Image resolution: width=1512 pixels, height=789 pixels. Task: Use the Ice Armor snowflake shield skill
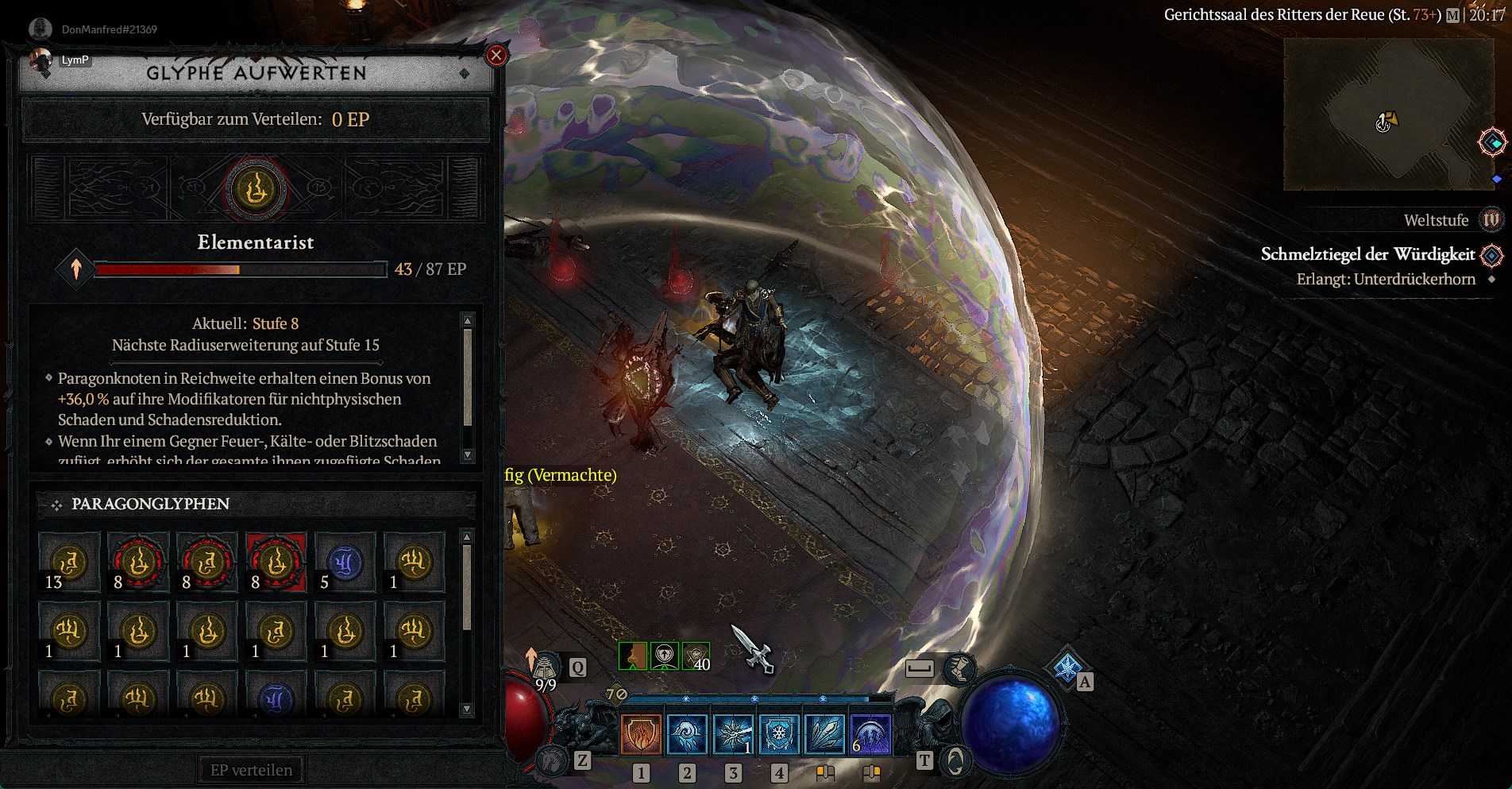779,734
